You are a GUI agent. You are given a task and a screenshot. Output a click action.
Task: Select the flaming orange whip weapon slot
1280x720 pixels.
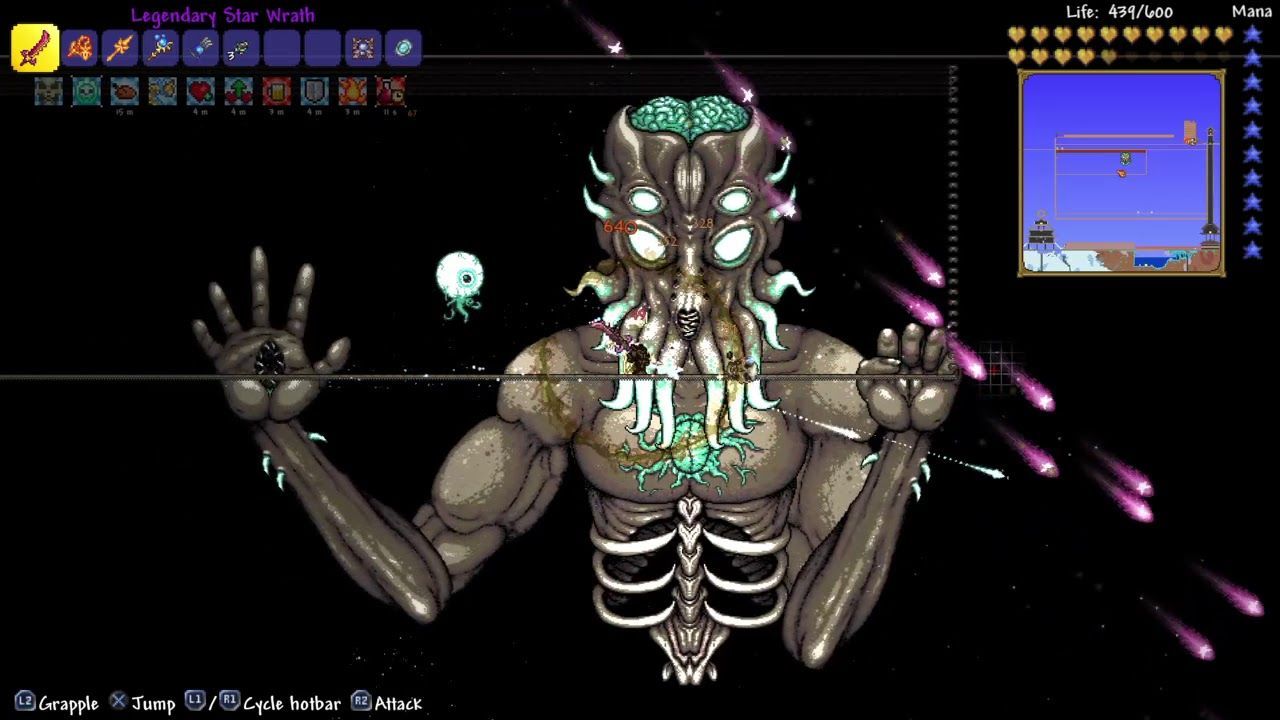pos(80,48)
